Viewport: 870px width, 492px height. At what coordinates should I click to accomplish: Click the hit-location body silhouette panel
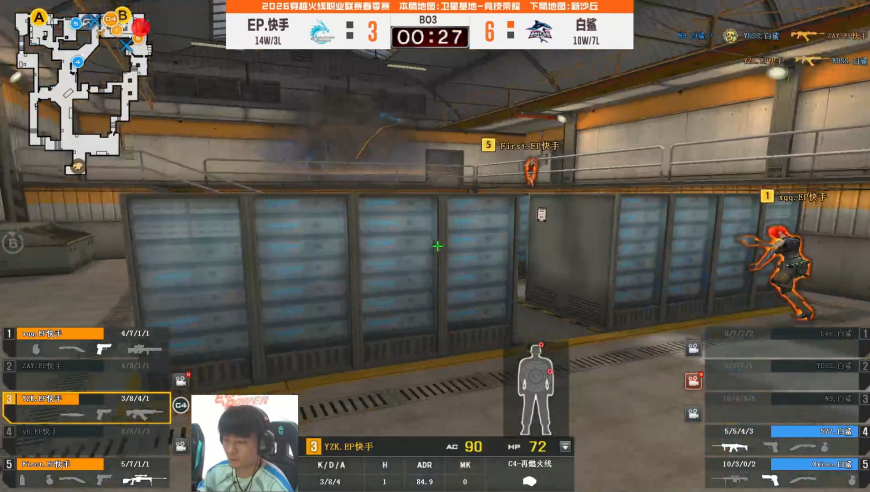click(536, 388)
